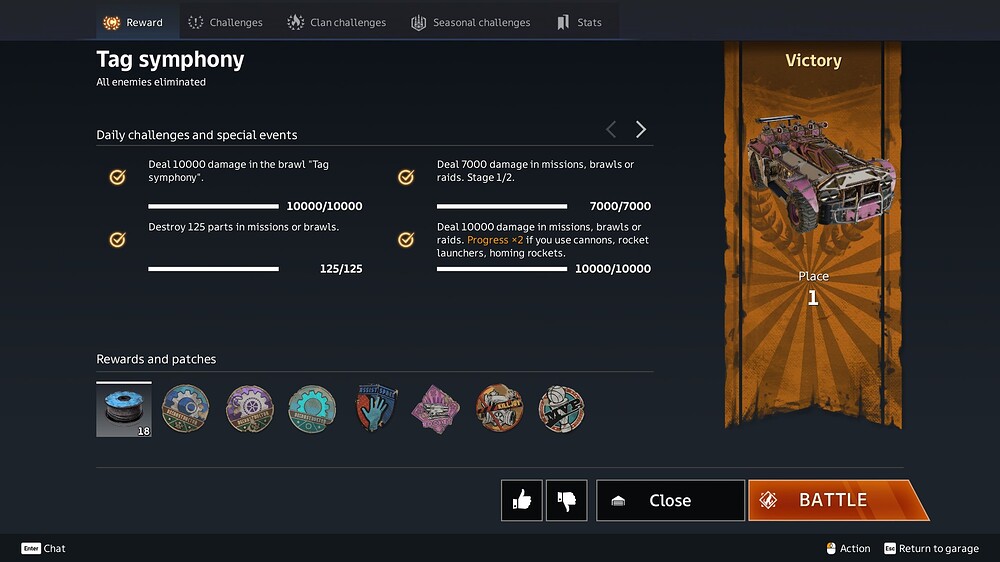Open the Chat box

44,548
